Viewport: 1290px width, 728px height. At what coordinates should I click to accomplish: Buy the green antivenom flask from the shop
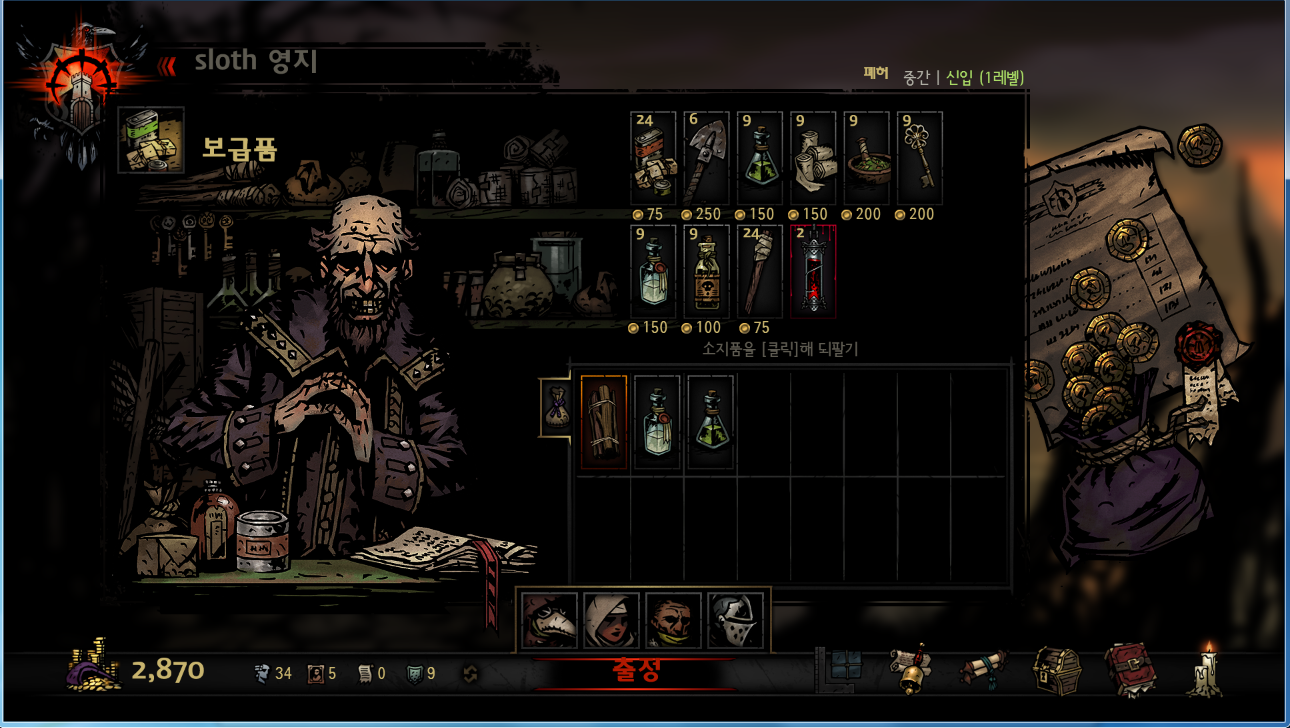[759, 159]
